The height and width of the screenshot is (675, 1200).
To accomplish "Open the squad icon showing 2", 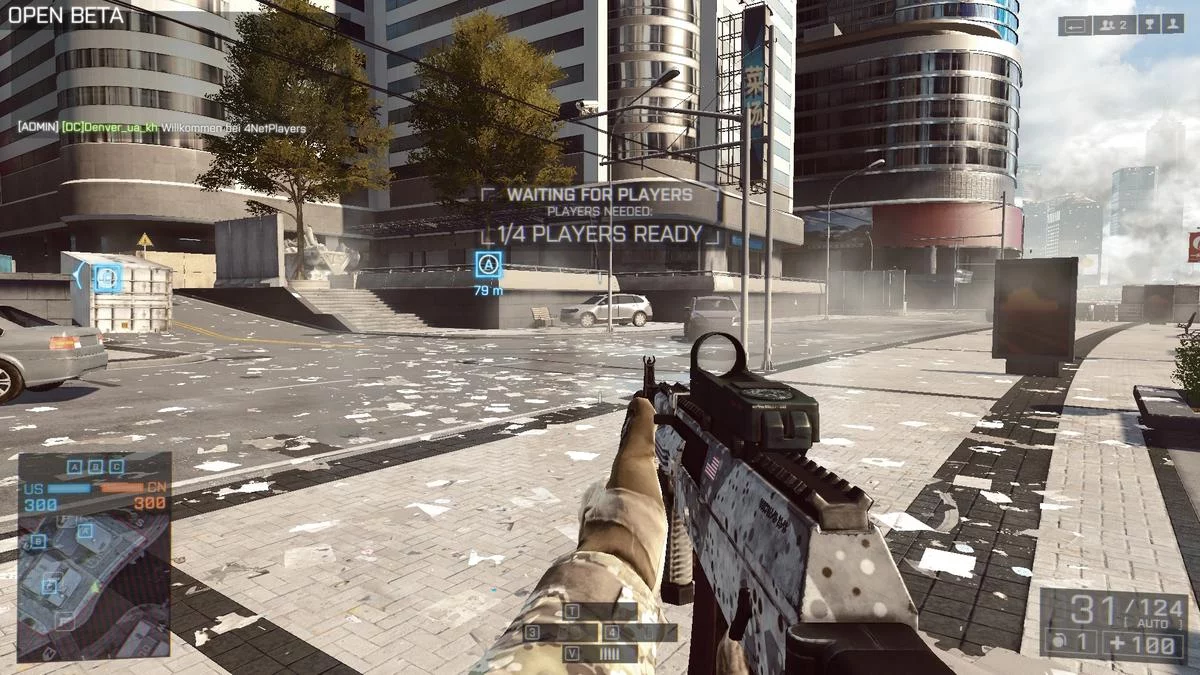I will pos(1112,26).
